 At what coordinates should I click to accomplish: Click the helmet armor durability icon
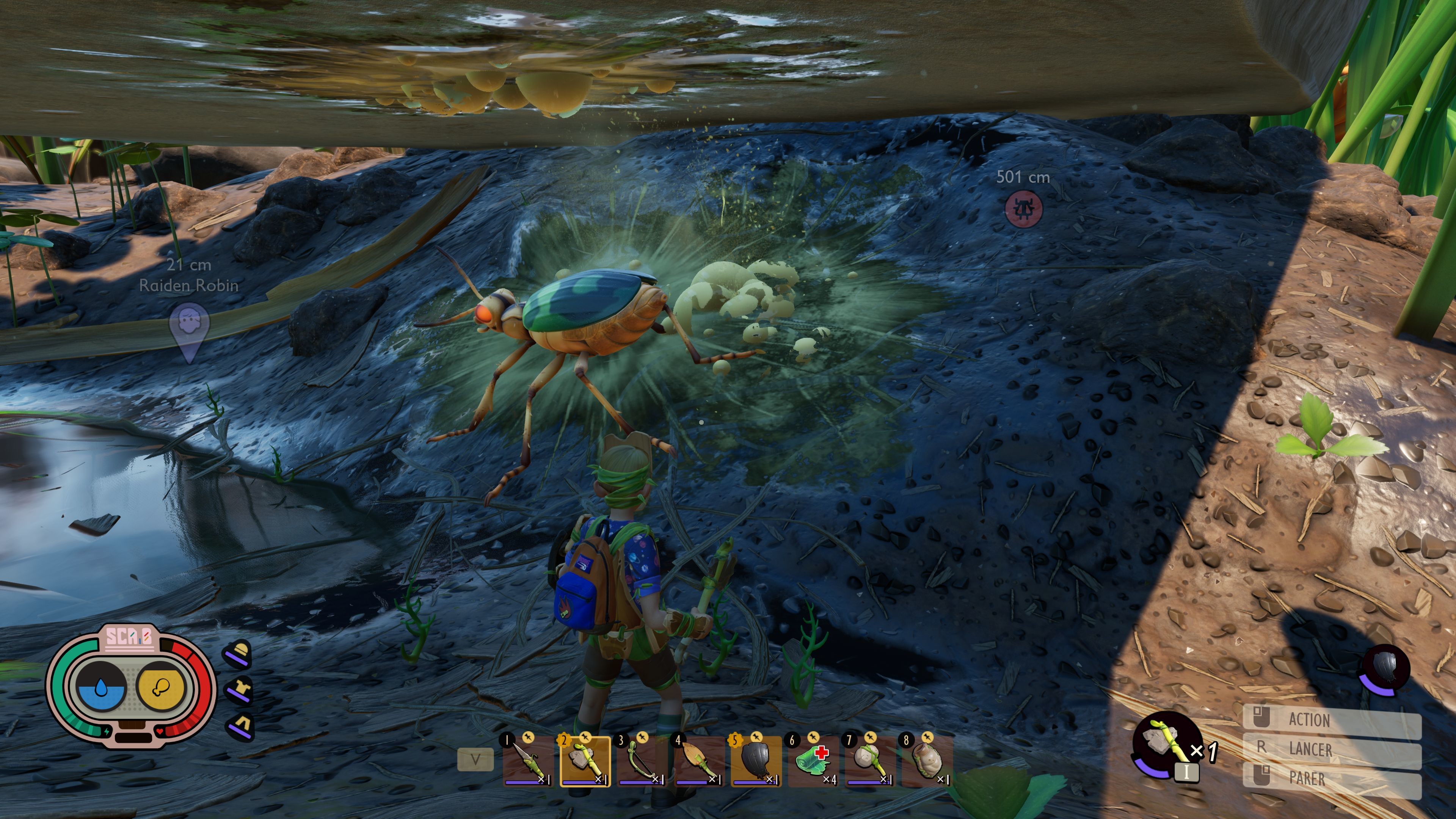pyautogui.click(x=240, y=653)
